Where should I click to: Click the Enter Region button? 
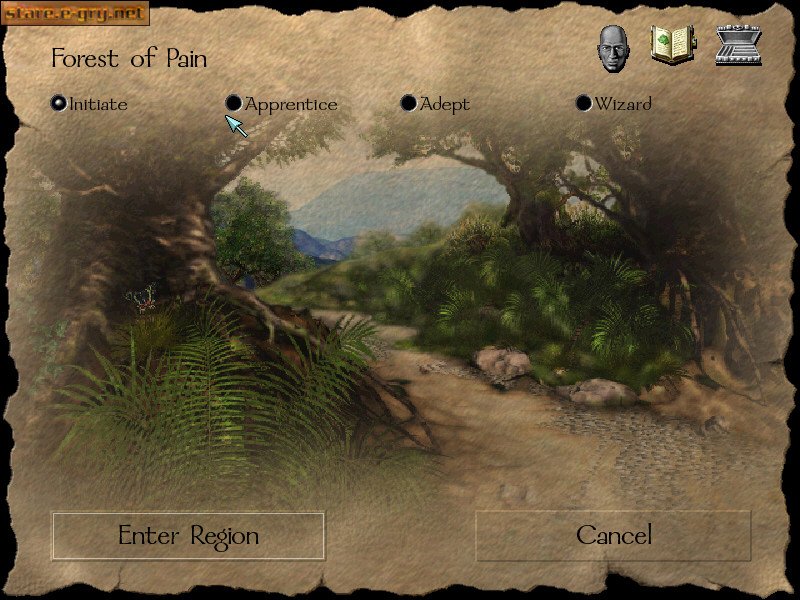[188, 536]
